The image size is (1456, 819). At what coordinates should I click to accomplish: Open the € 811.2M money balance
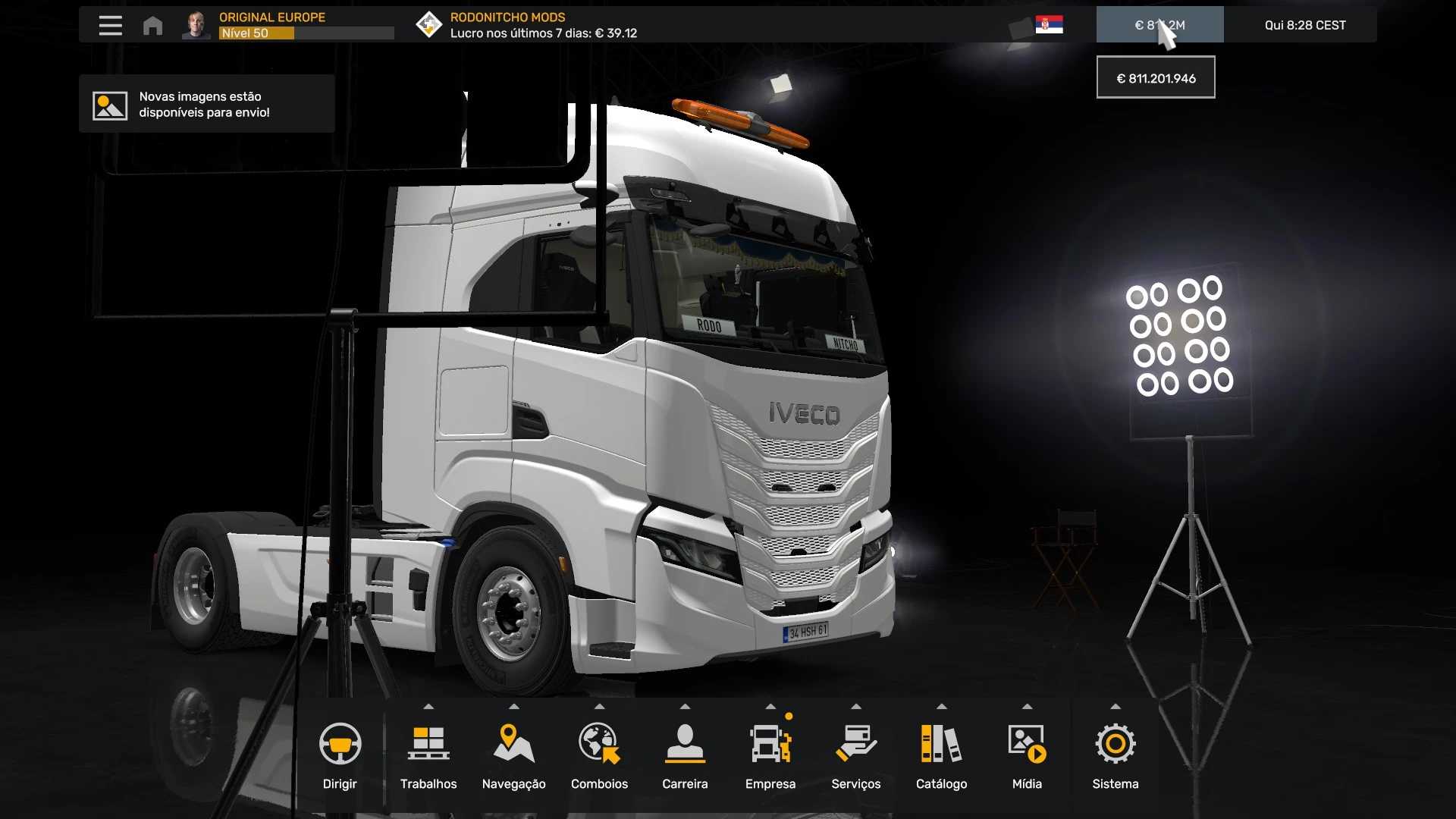(1159, 25)
